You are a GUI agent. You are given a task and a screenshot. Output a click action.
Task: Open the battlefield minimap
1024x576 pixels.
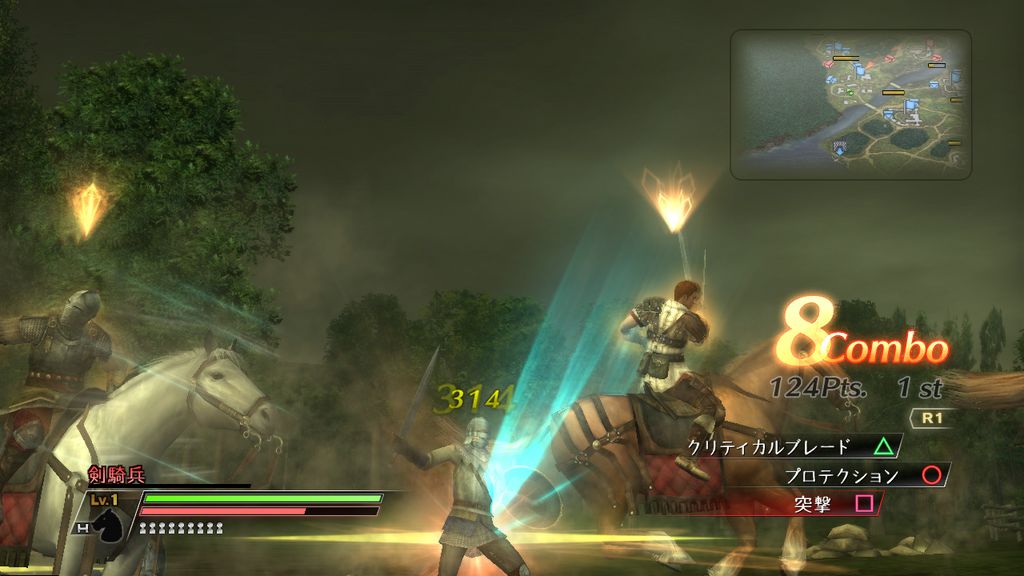(x=850, y=104)
